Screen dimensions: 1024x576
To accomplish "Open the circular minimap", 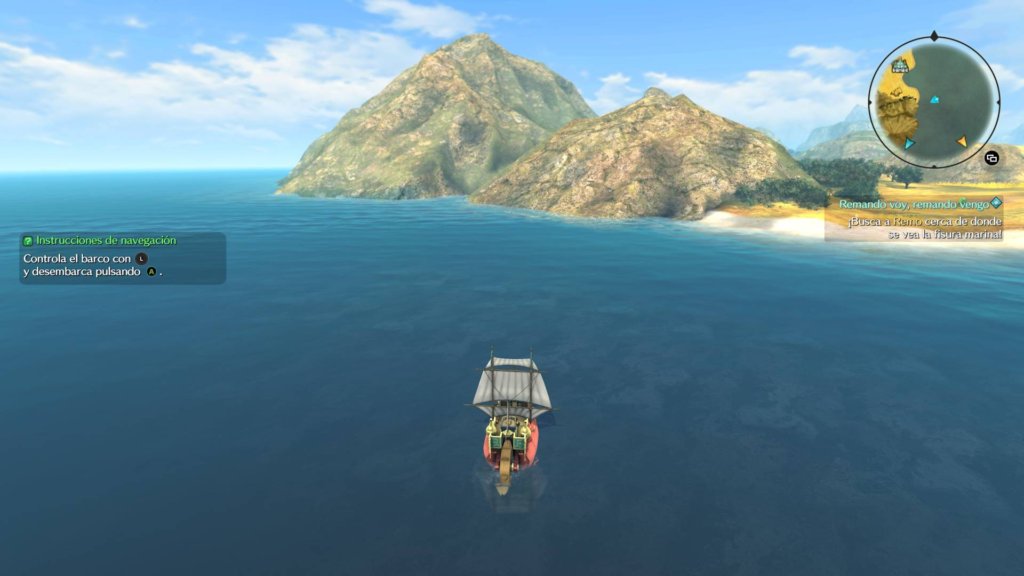I will click(934, 103).
